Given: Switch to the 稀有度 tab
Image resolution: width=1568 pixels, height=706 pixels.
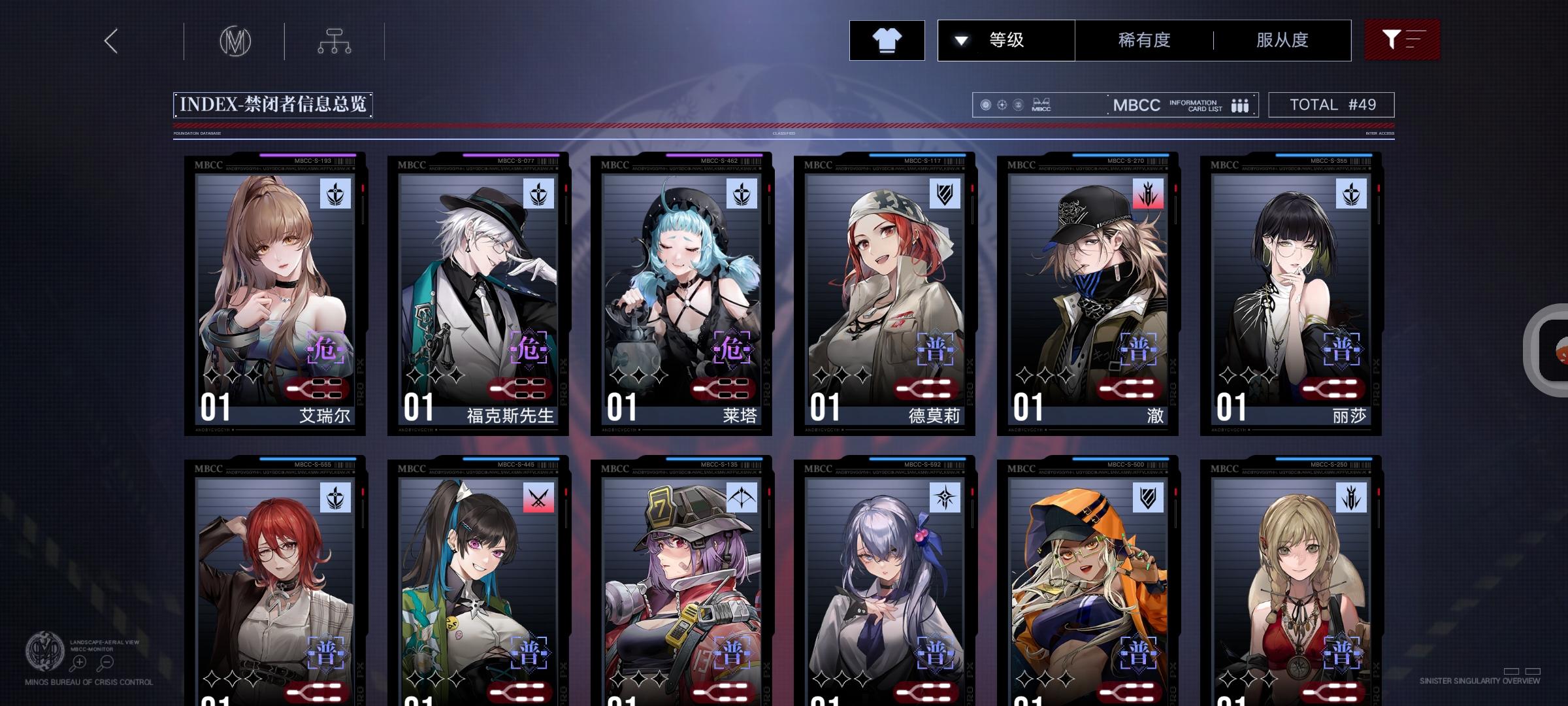Looking at the screenshot, I should (x=1142, y=40).
